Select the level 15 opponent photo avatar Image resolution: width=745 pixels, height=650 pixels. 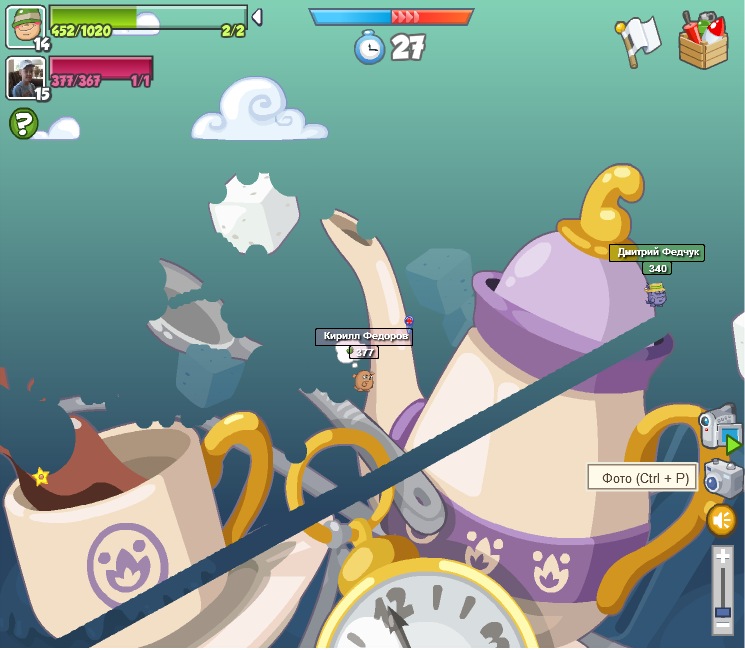point(25,76)
